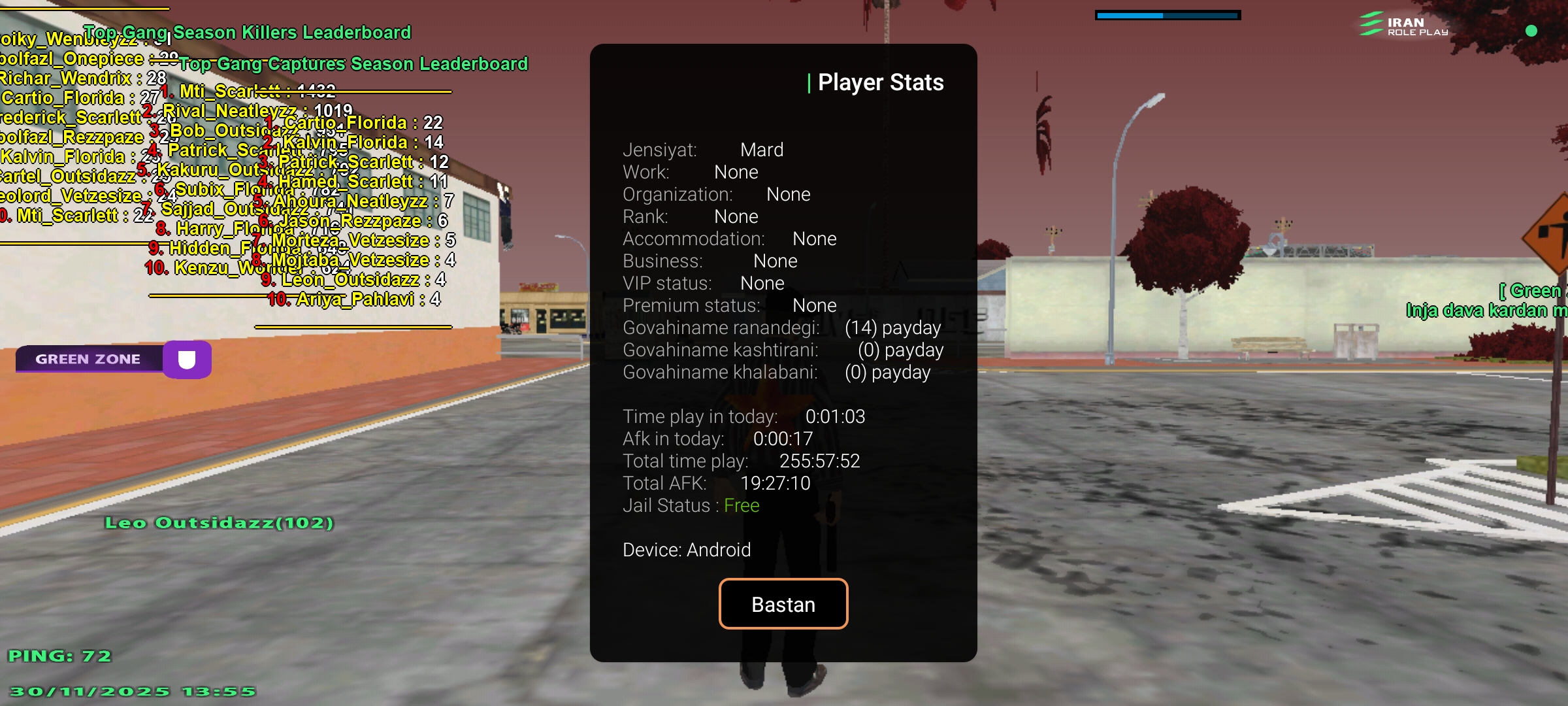Expand the Work: None field
Viewport: 1568px width, 706px height.
pos(691,171)
